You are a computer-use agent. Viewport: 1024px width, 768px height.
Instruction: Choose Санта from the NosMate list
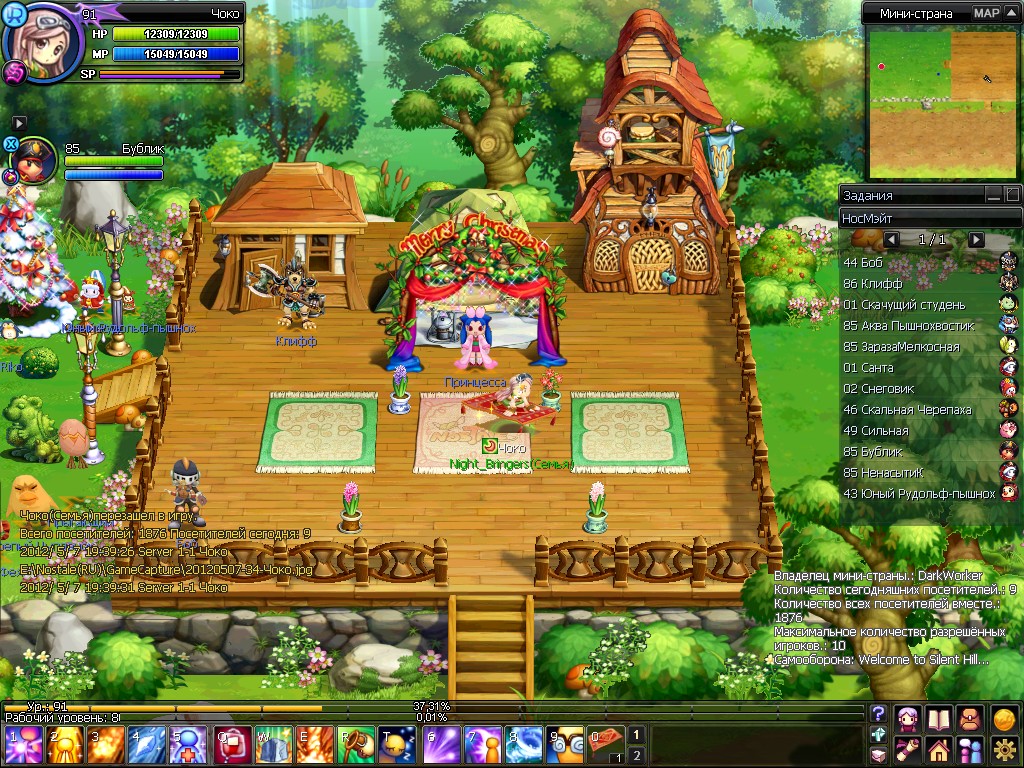coord(867,367)
